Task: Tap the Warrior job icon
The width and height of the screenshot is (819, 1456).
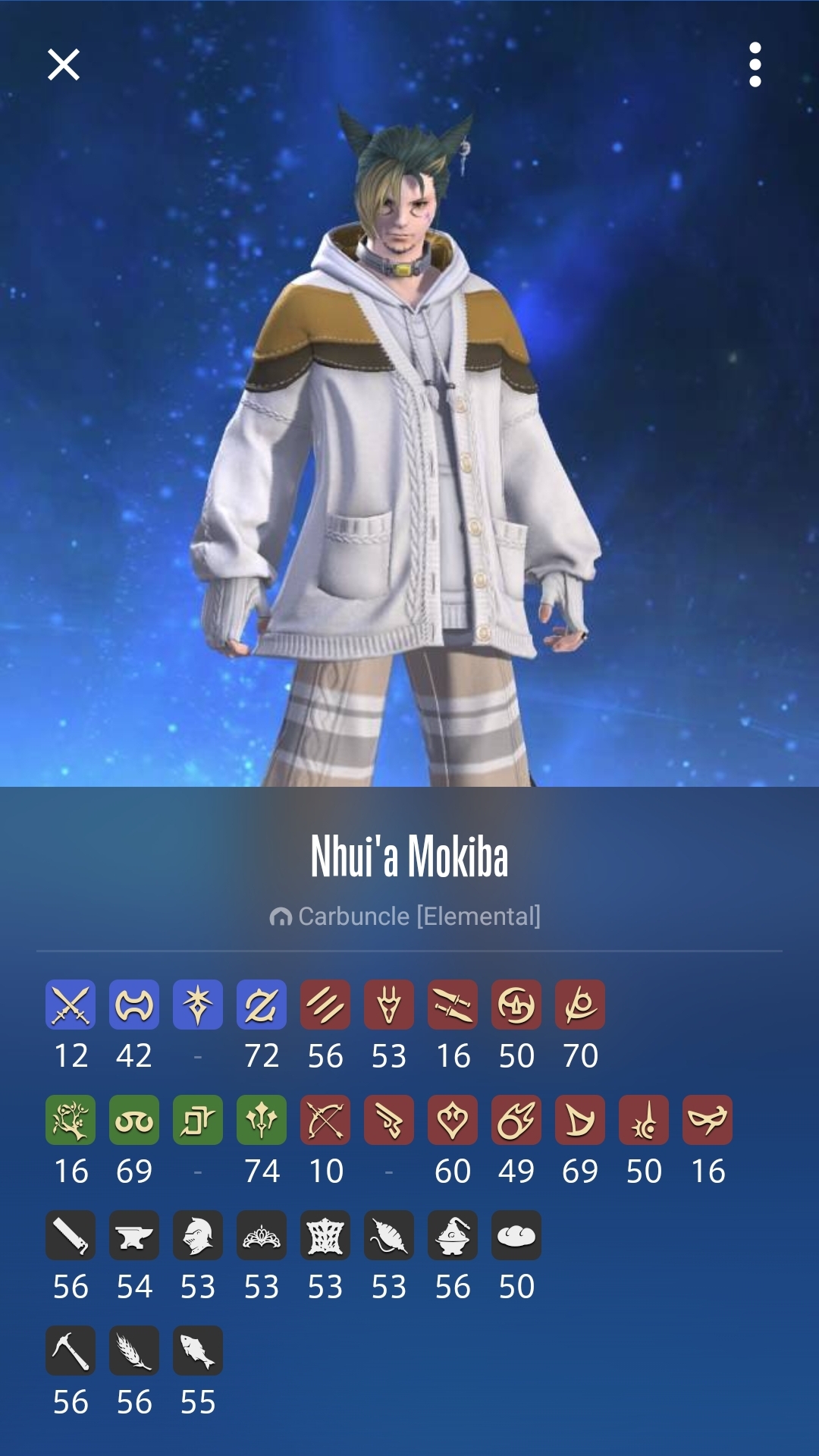Action: (x=134, y=1005)
